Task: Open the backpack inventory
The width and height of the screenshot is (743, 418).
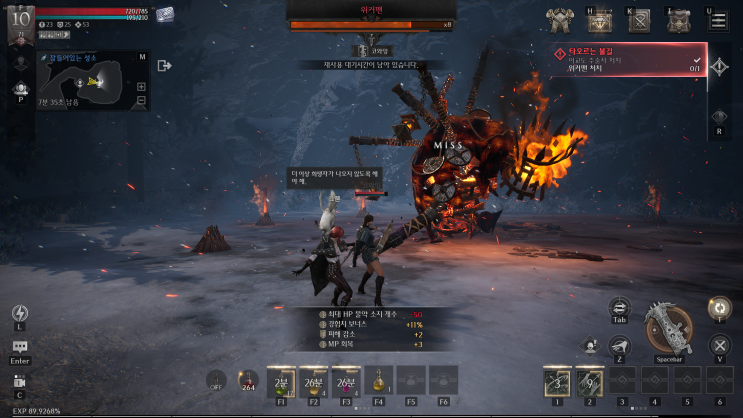Action: pos(679,21)
